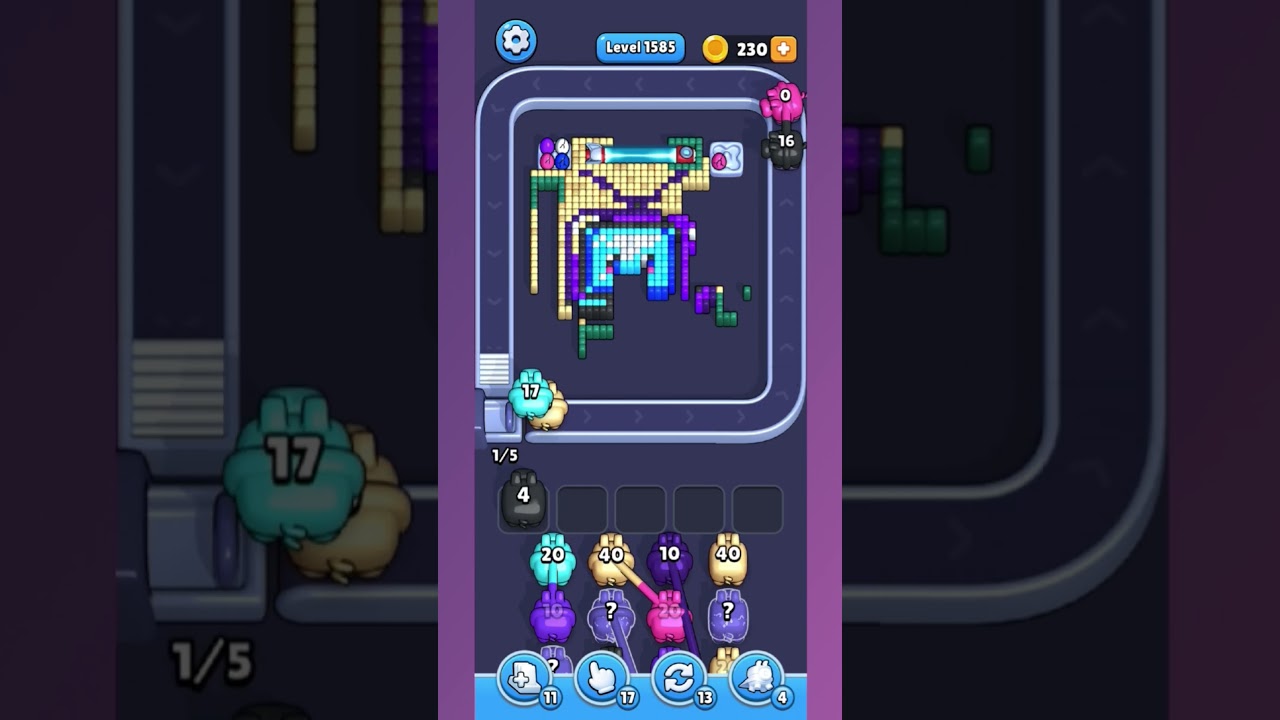Tap the gold coin icon
This screenshot has height=720, width=1280.
pyautogui.click(x=716, y=47)
